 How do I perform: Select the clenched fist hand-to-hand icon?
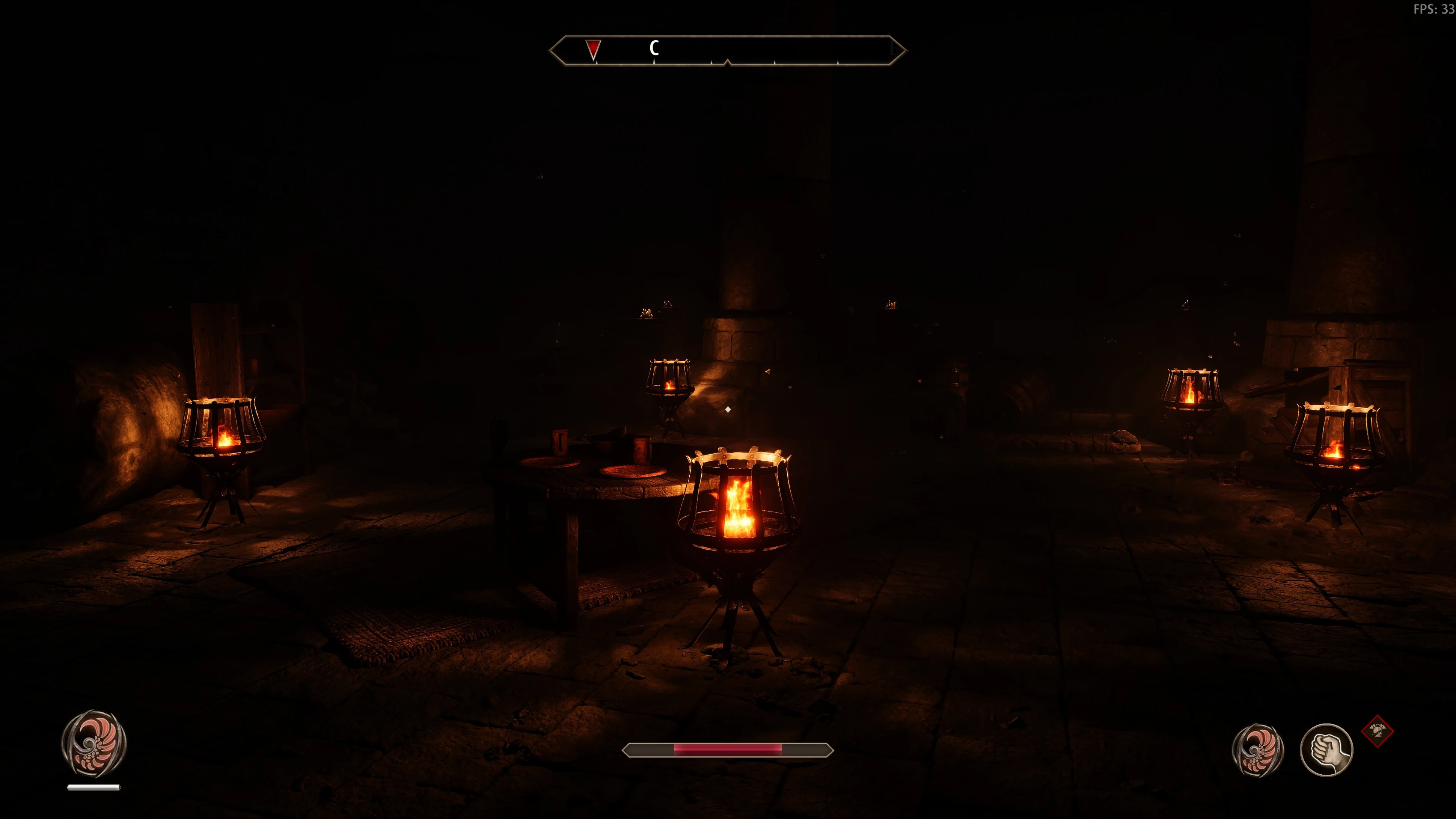coord(1326,750)
